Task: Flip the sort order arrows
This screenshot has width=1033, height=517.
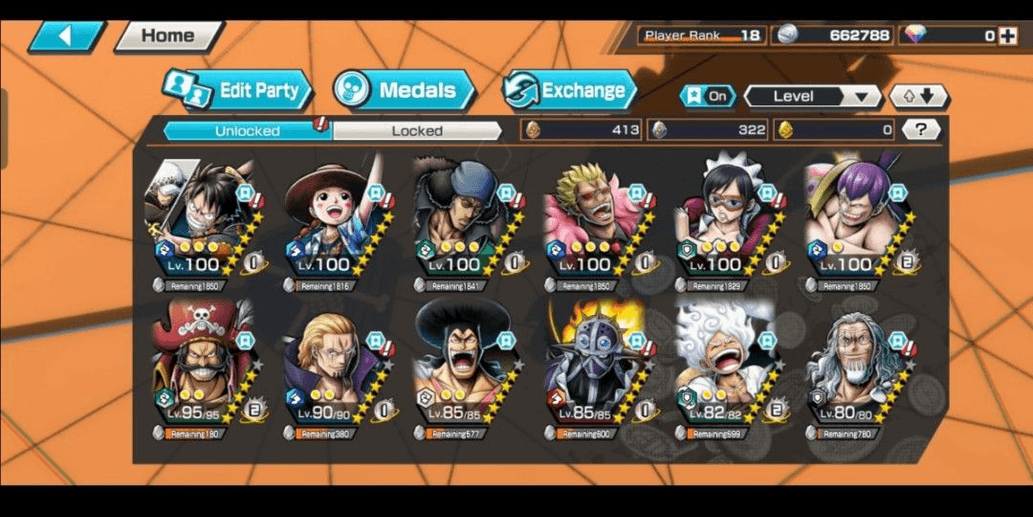Action: click(918, 97)
